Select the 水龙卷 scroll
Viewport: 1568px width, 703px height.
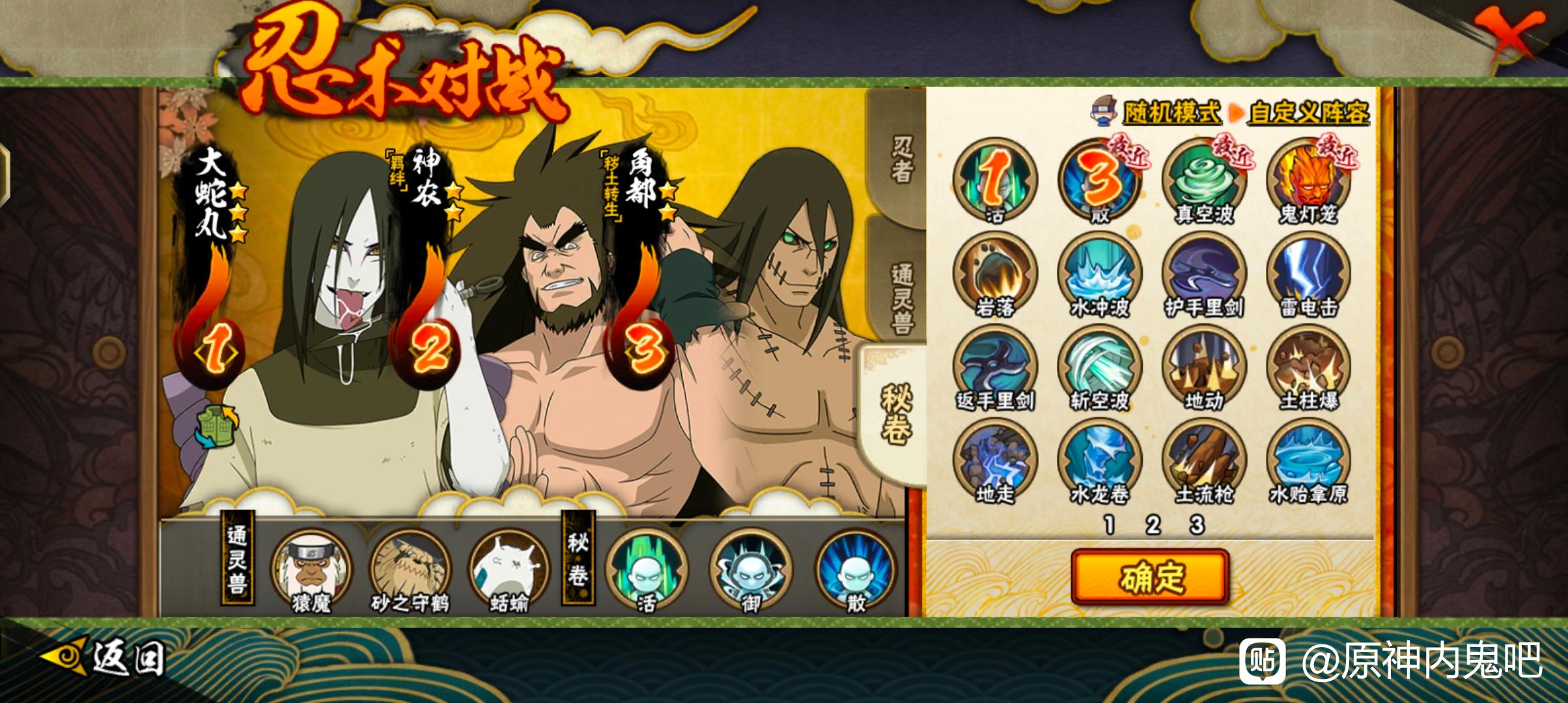click(x=1100, y=461)
